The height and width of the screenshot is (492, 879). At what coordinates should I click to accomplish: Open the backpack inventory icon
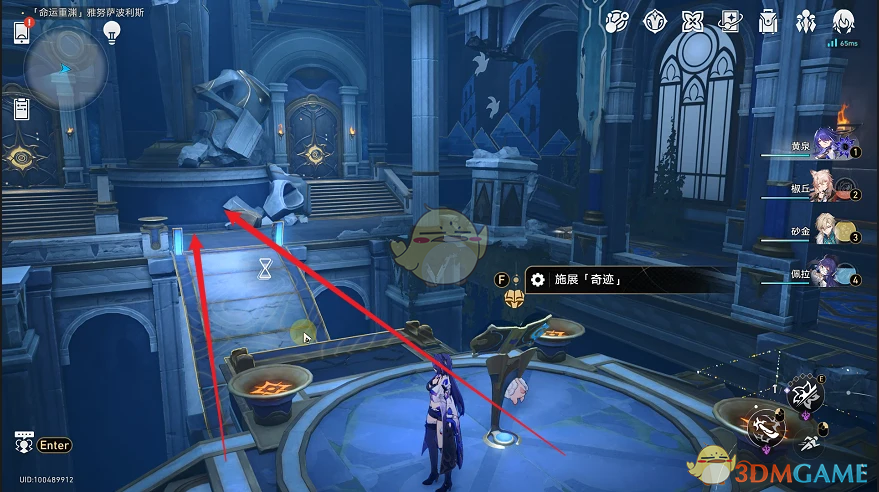pyautogui.click(x=768, y=22)
